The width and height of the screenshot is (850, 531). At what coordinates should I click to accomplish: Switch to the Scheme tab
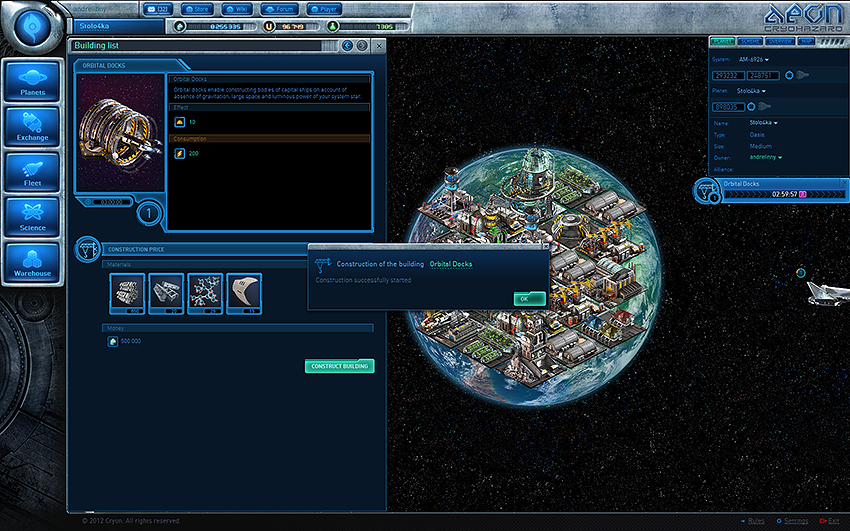tap(749, 42)
